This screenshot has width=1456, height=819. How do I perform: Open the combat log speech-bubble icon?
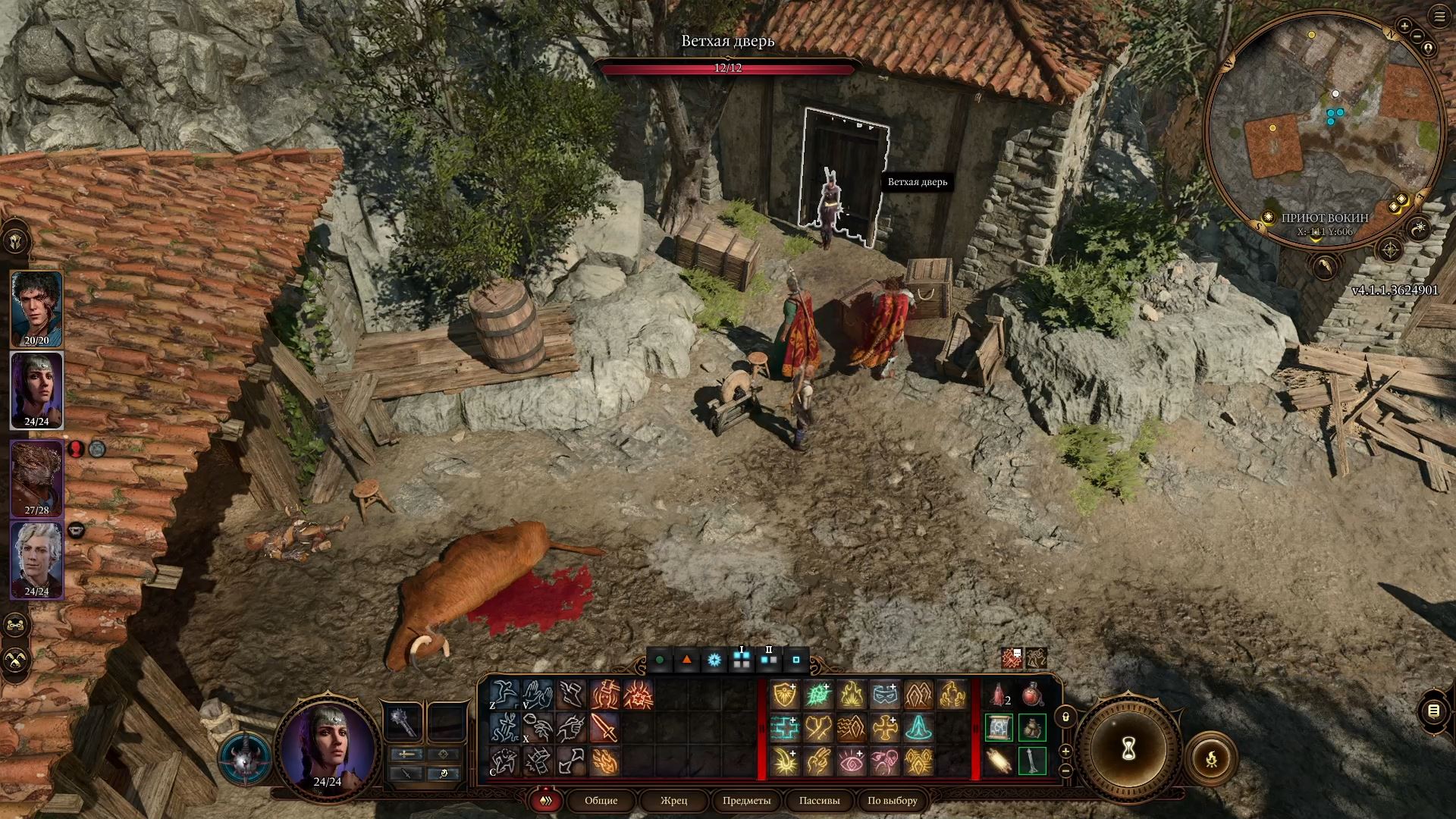[x=1433, y=711]
